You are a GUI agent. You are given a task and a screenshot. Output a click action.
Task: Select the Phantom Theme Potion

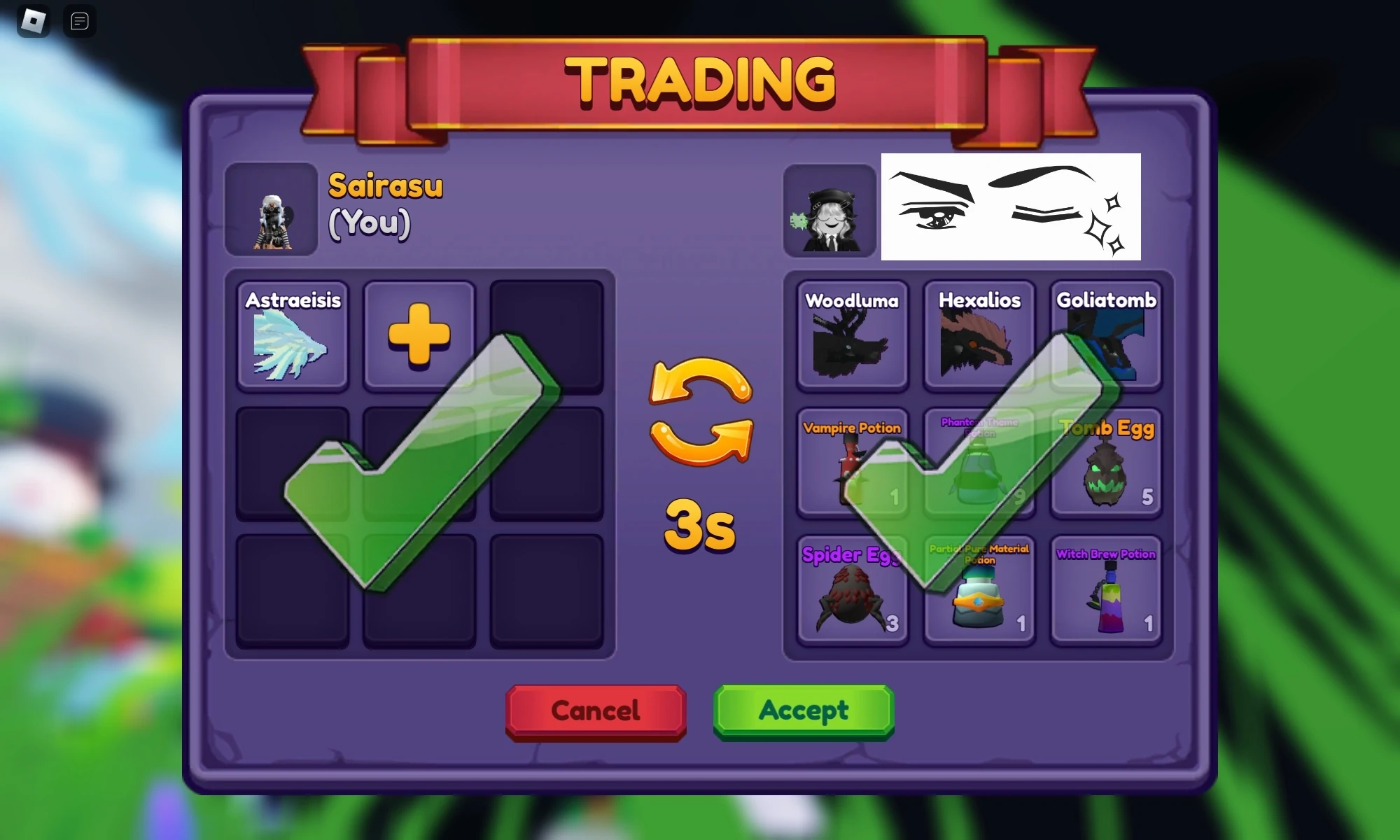tap(979, 462)
